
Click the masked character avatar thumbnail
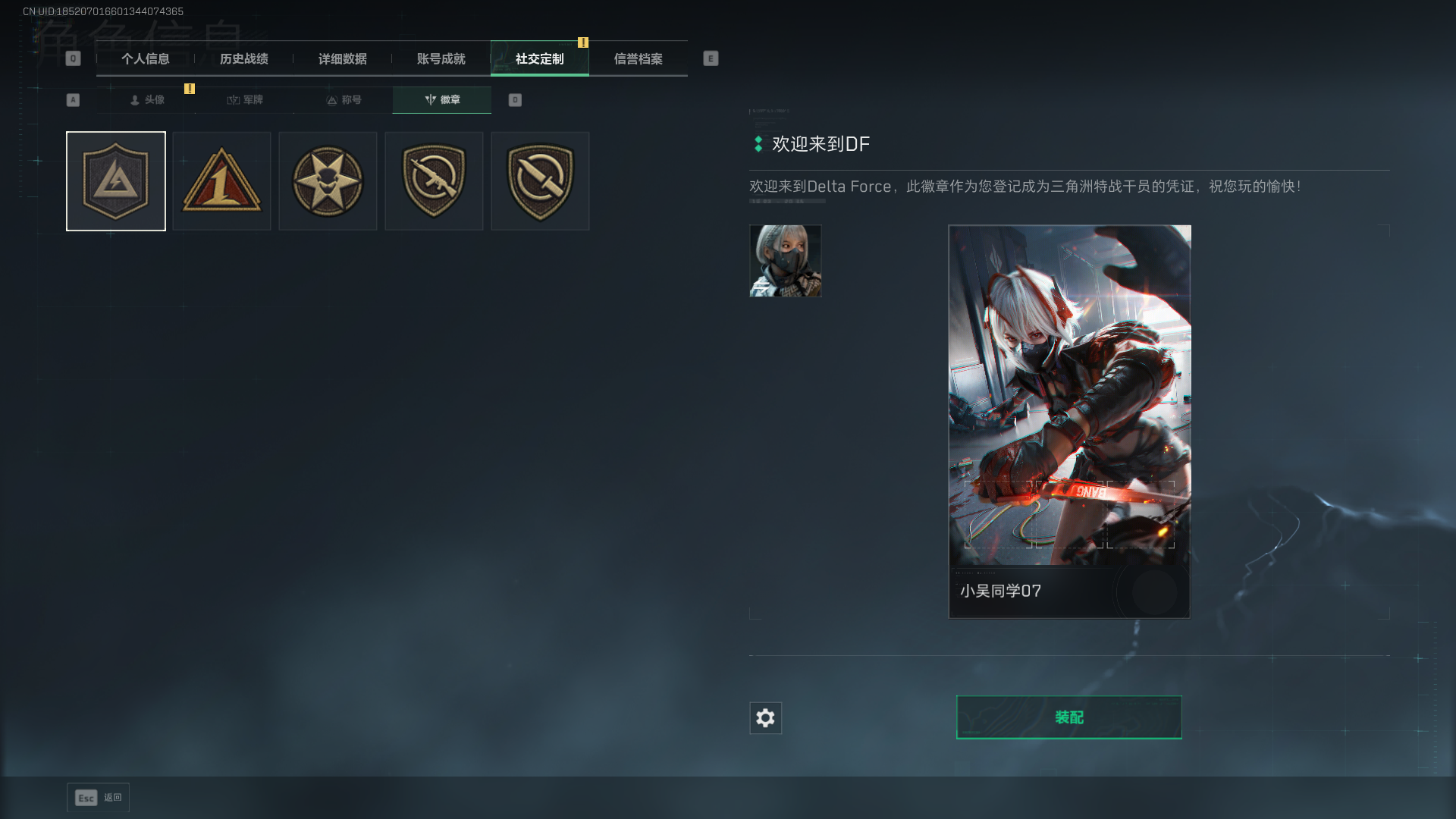point(786,261)
